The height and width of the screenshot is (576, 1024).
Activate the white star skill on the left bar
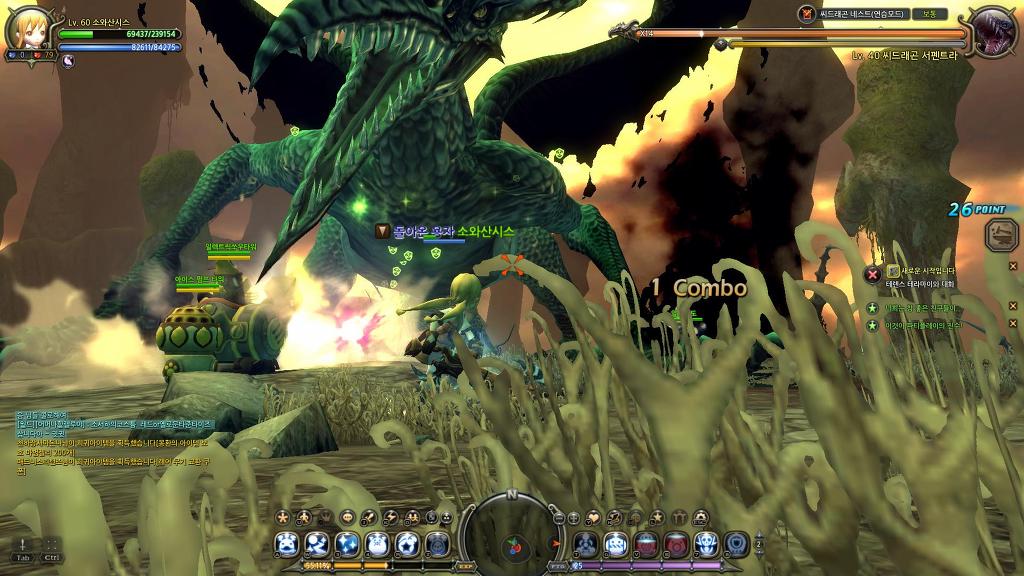point(407,544)
